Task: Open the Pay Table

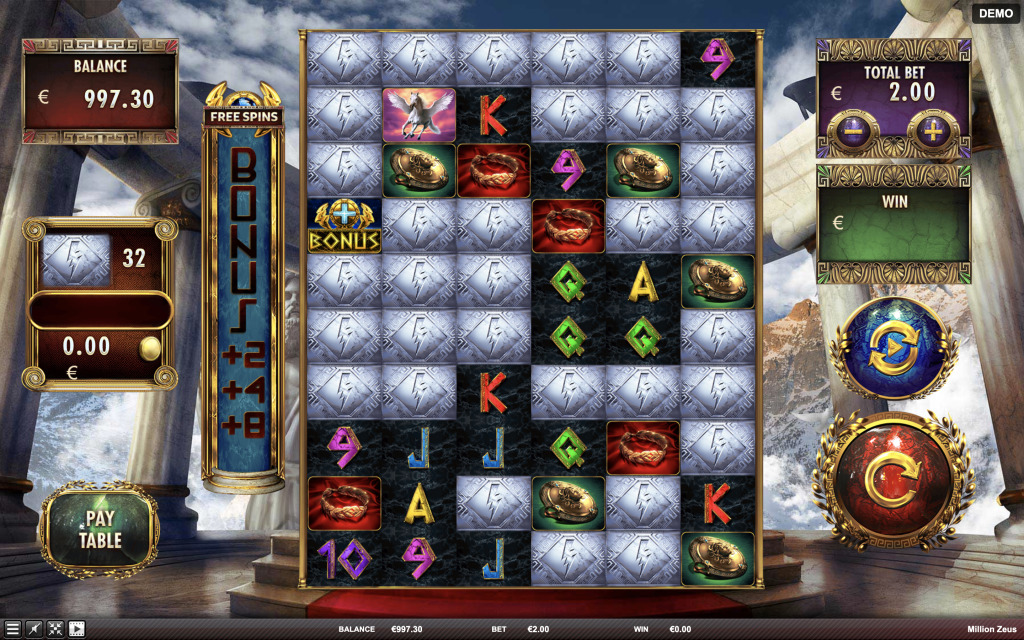Action: [100, 530]
